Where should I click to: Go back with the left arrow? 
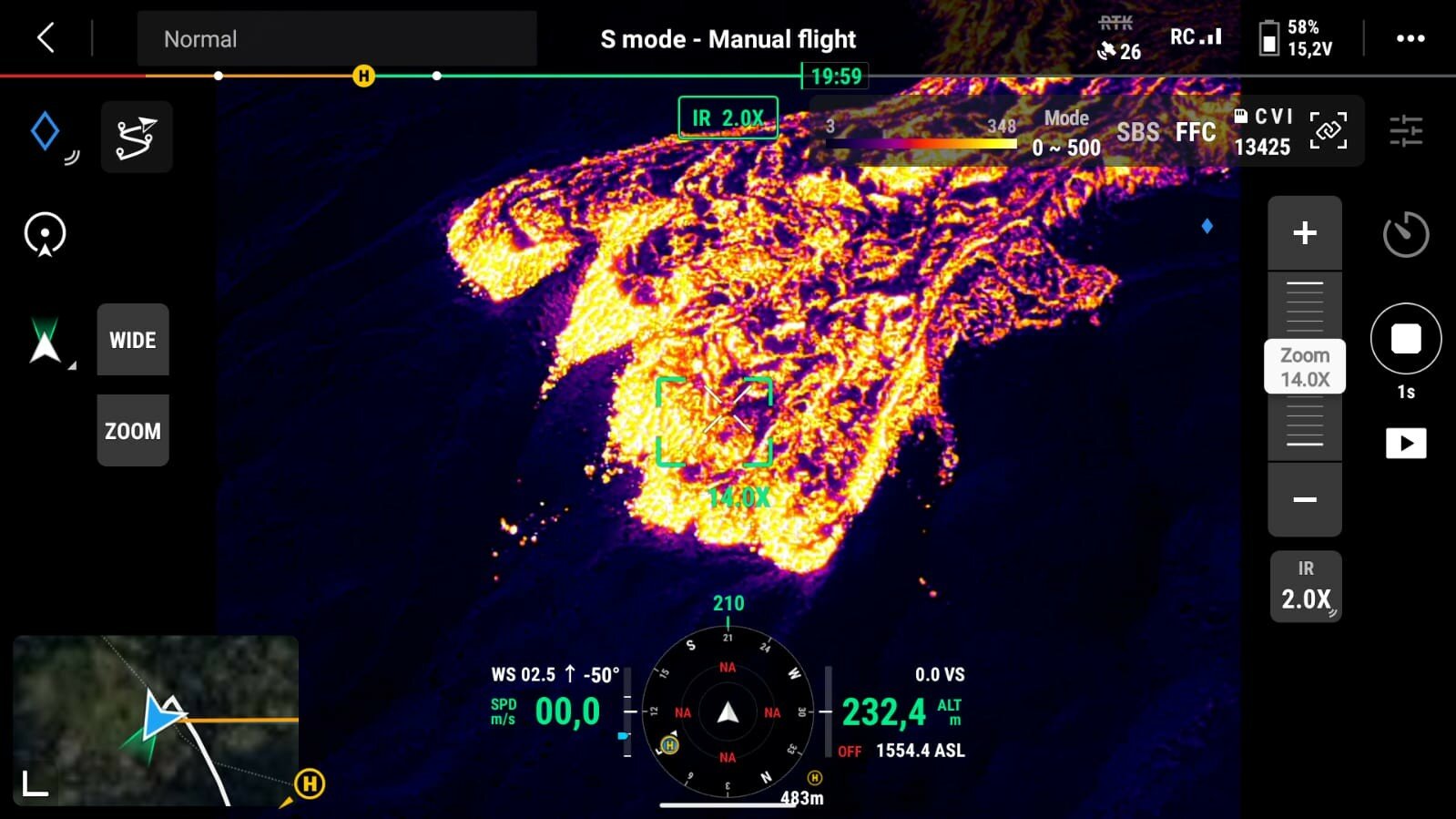click(x=46, y=38)
